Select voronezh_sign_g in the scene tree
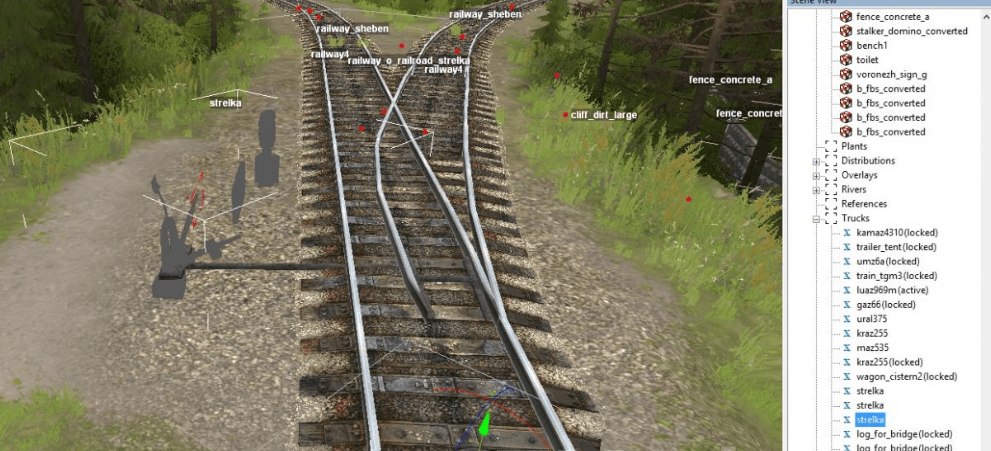 (x=891, y=74)
